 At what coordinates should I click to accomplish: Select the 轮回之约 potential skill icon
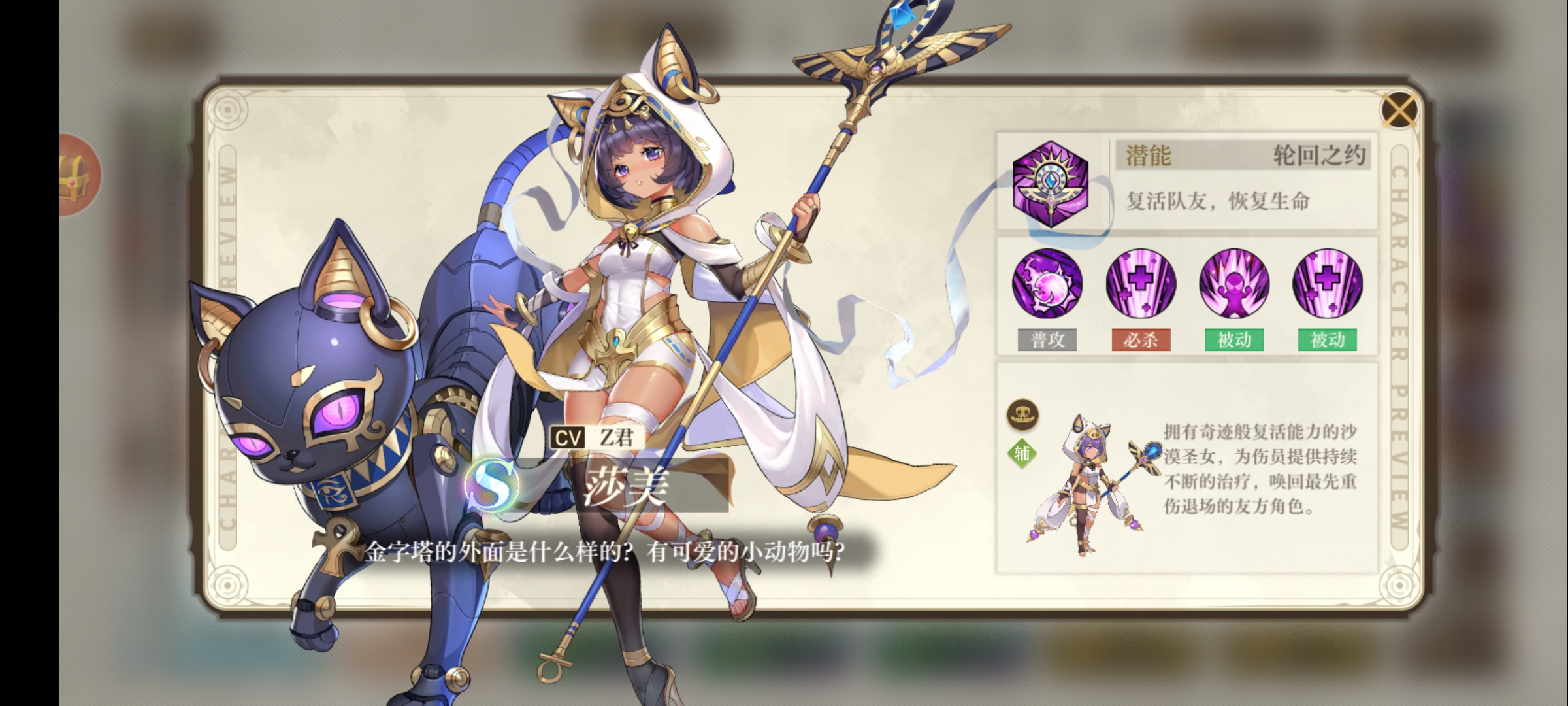pyautogui.click(x=1050, y=184)
